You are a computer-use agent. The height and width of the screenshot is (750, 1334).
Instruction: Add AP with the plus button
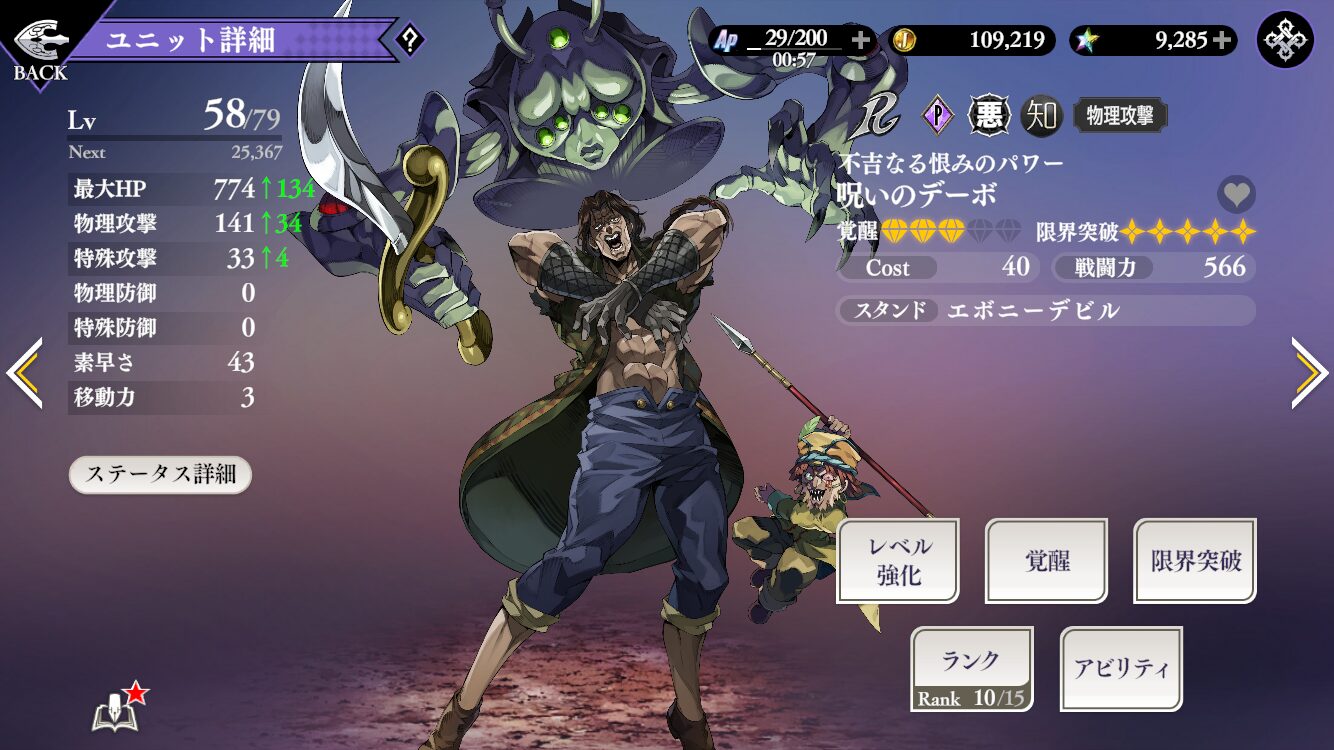click(860, 40)
